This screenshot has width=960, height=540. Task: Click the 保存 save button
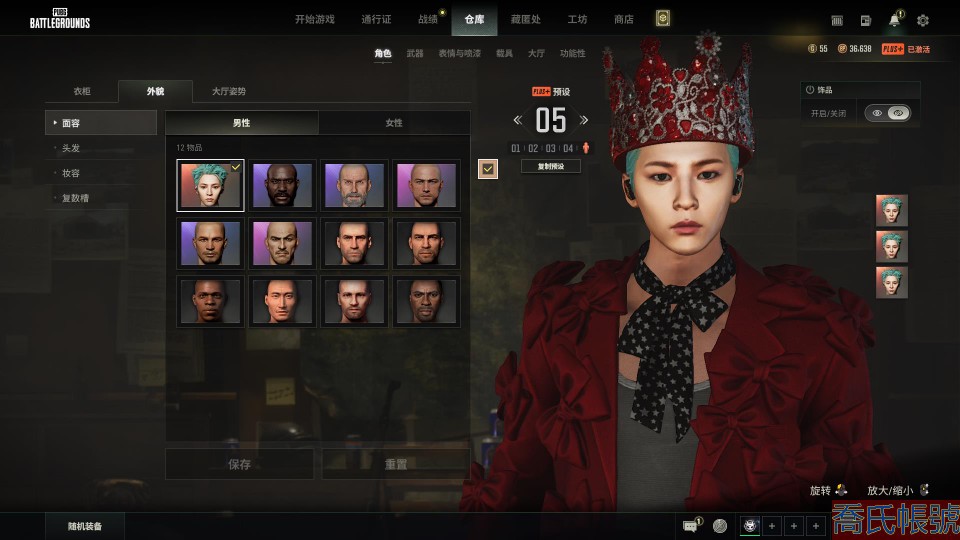click(x=239, y=464)
